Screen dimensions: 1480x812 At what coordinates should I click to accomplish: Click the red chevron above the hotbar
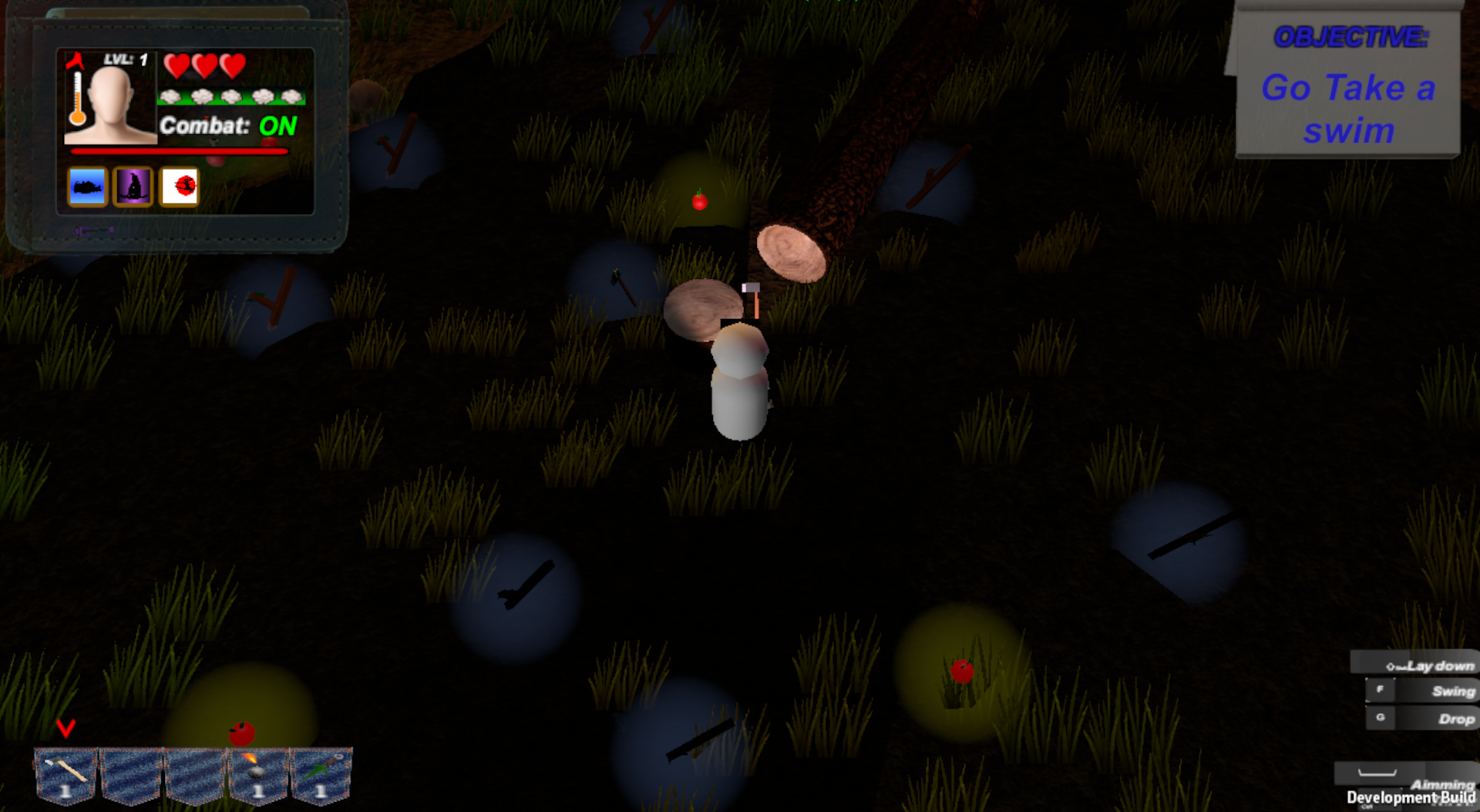(64, 730)
